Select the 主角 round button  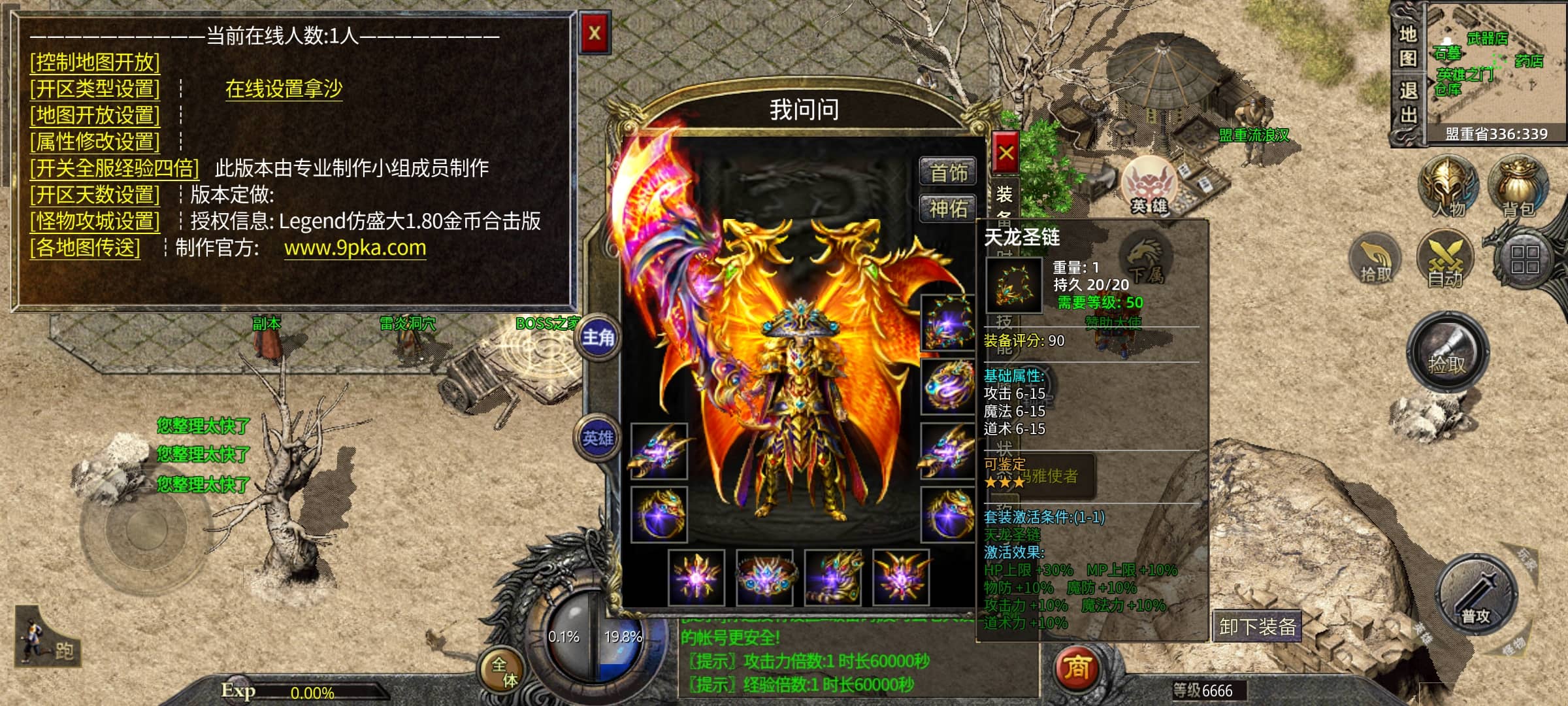pyautogui.click(x=598, y=337)
